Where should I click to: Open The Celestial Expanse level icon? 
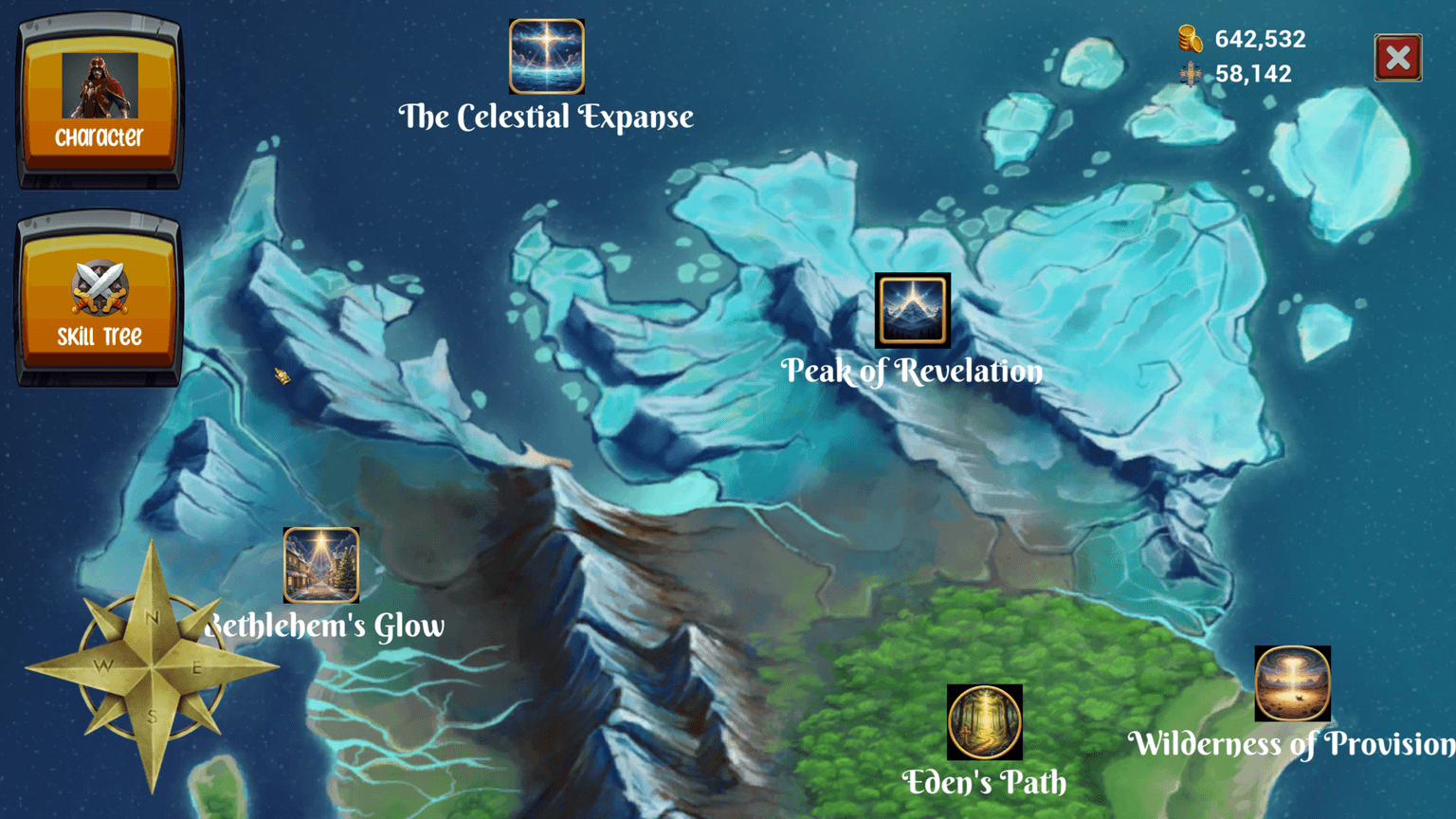(546, 57)
